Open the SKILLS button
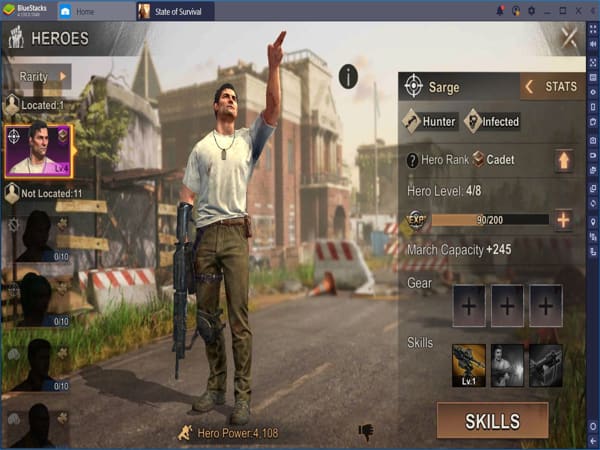The height and width of the screenshot is (450, 600). pyautogui.click(x=492, y=421)
